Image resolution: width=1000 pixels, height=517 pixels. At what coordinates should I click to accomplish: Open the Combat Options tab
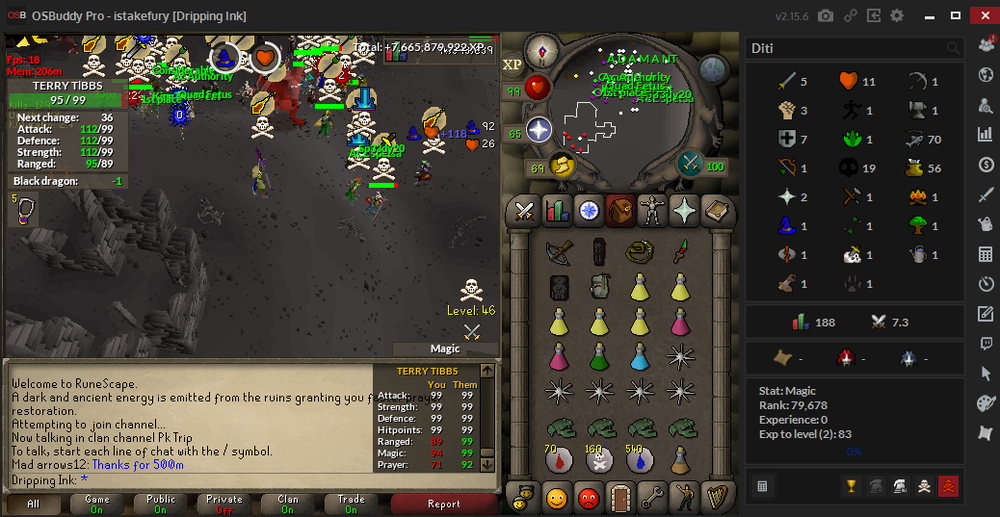coord(524,211)
